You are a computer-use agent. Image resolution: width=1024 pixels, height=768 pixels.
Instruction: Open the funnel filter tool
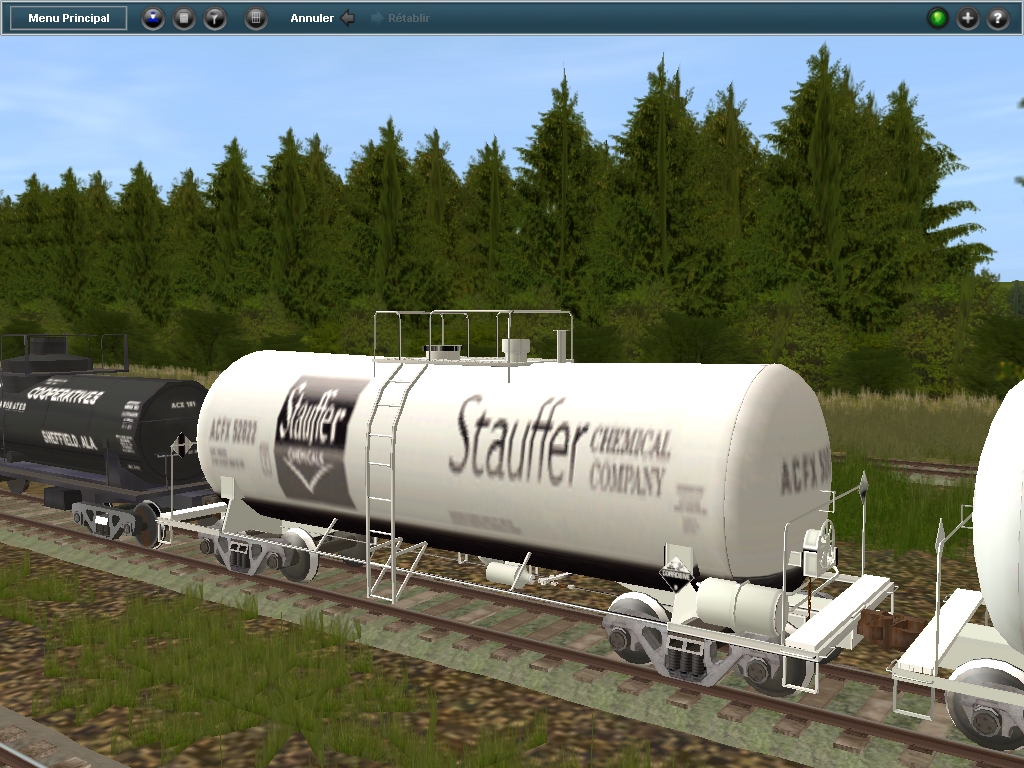click(x=215, y=18)
